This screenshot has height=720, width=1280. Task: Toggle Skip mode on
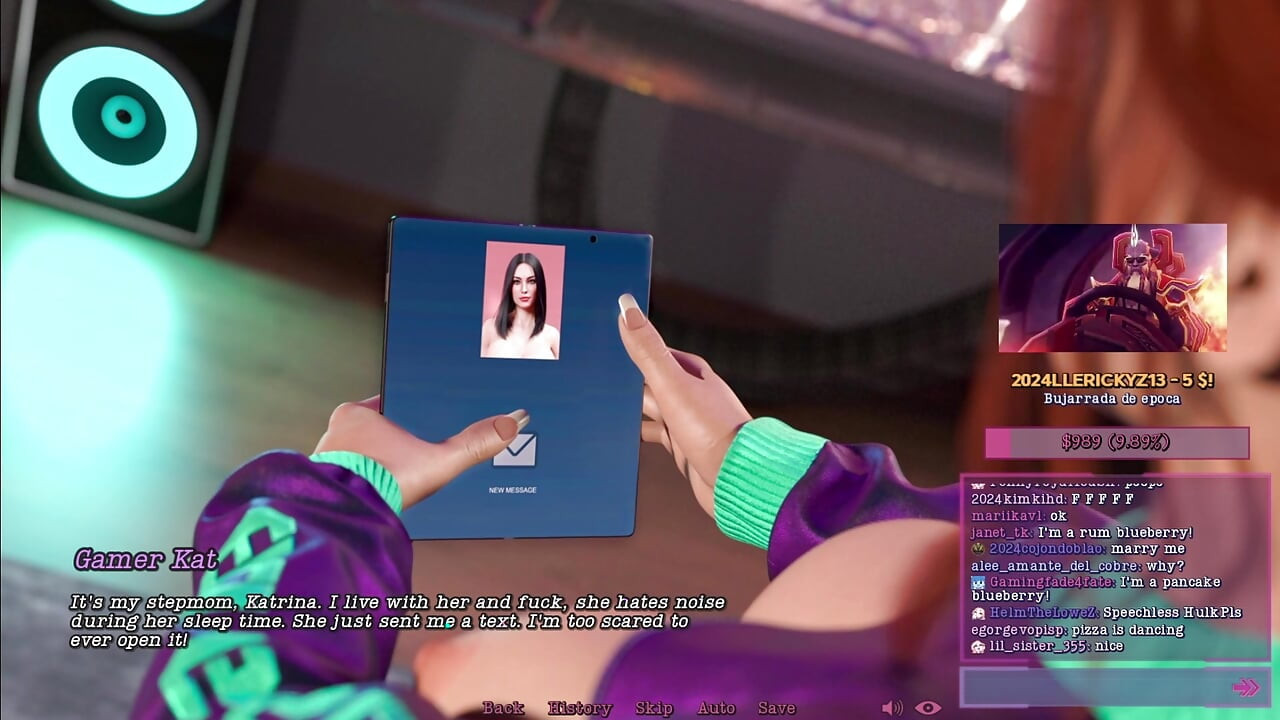652,708
